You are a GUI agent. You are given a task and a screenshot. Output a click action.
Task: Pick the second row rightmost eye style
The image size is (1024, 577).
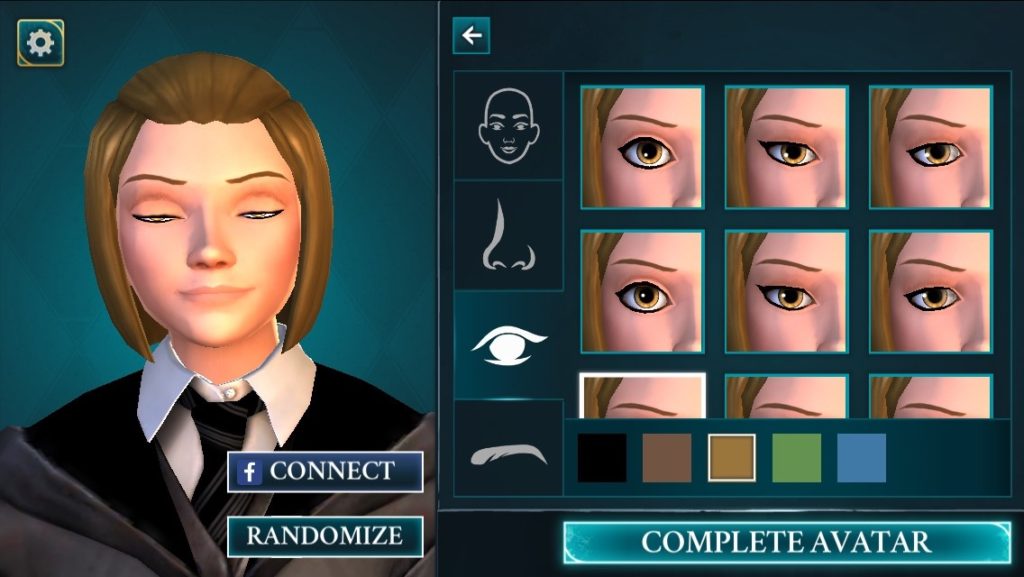(x=930, y=292)
